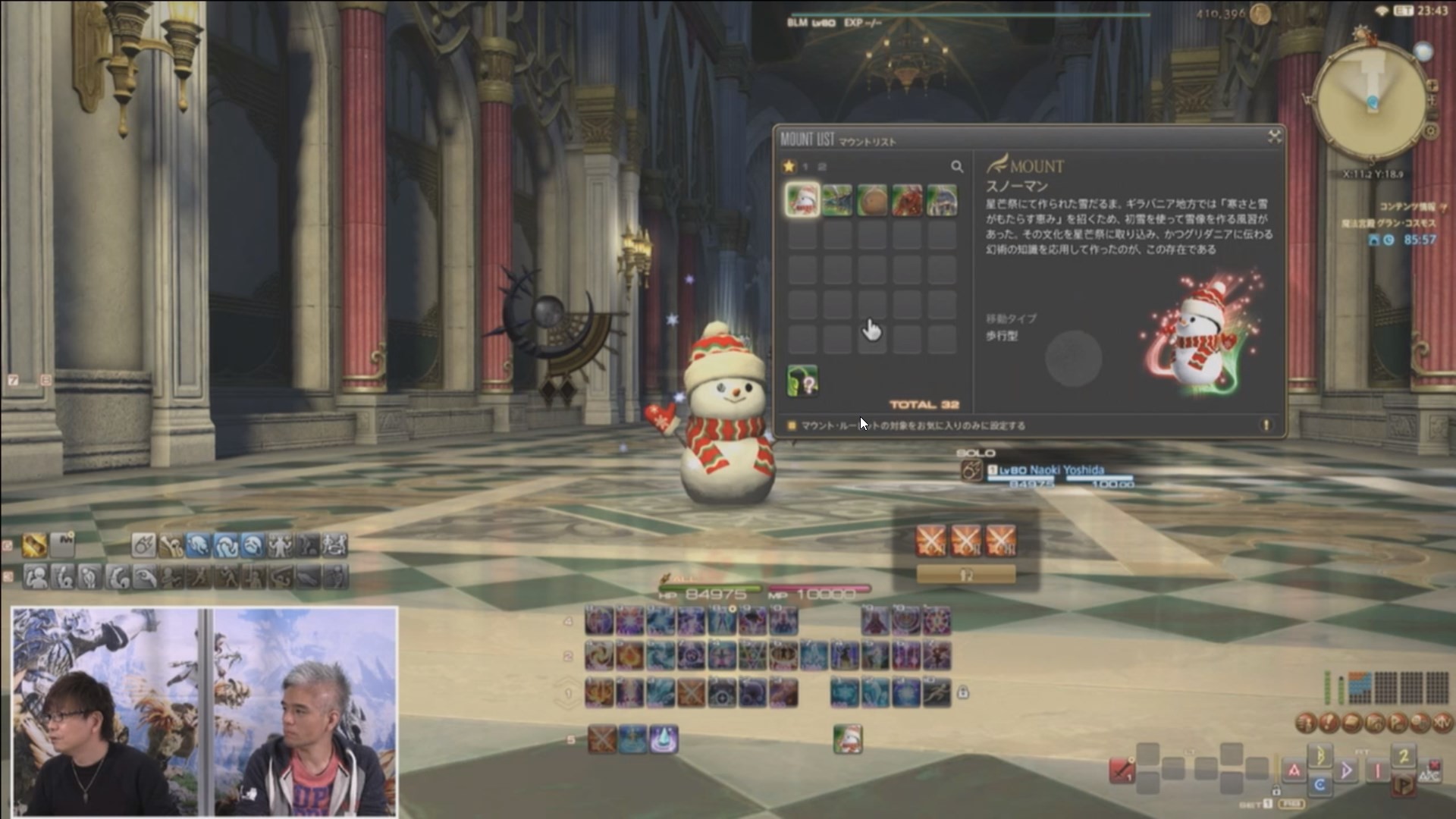Select the leftmost crossed-swords icon above the gold button
Image resolution: width=1456 pixels, height=819 pixels.
click(930, 540)
